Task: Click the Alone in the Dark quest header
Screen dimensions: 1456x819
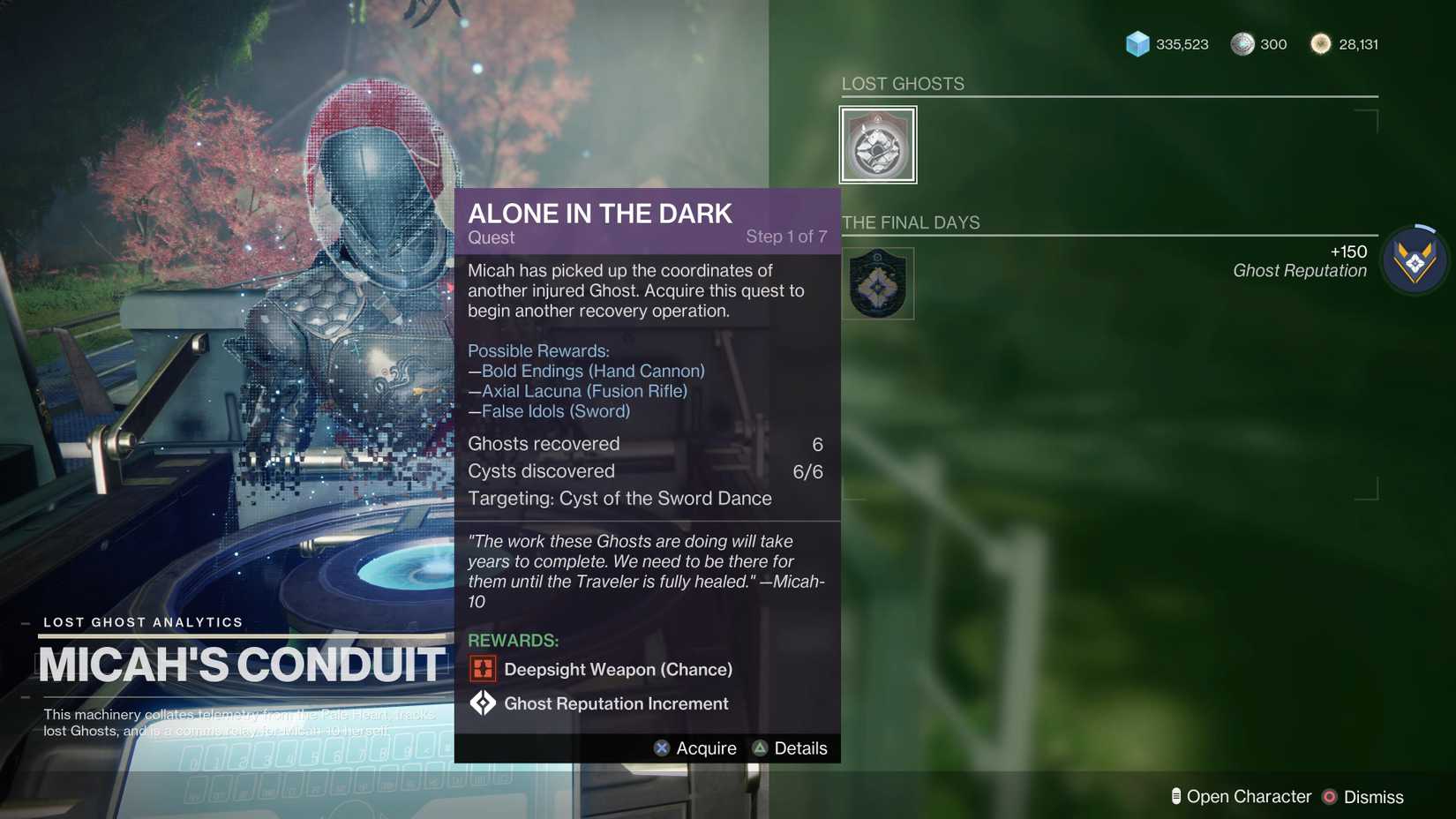Action: click(x=600, y=213)
